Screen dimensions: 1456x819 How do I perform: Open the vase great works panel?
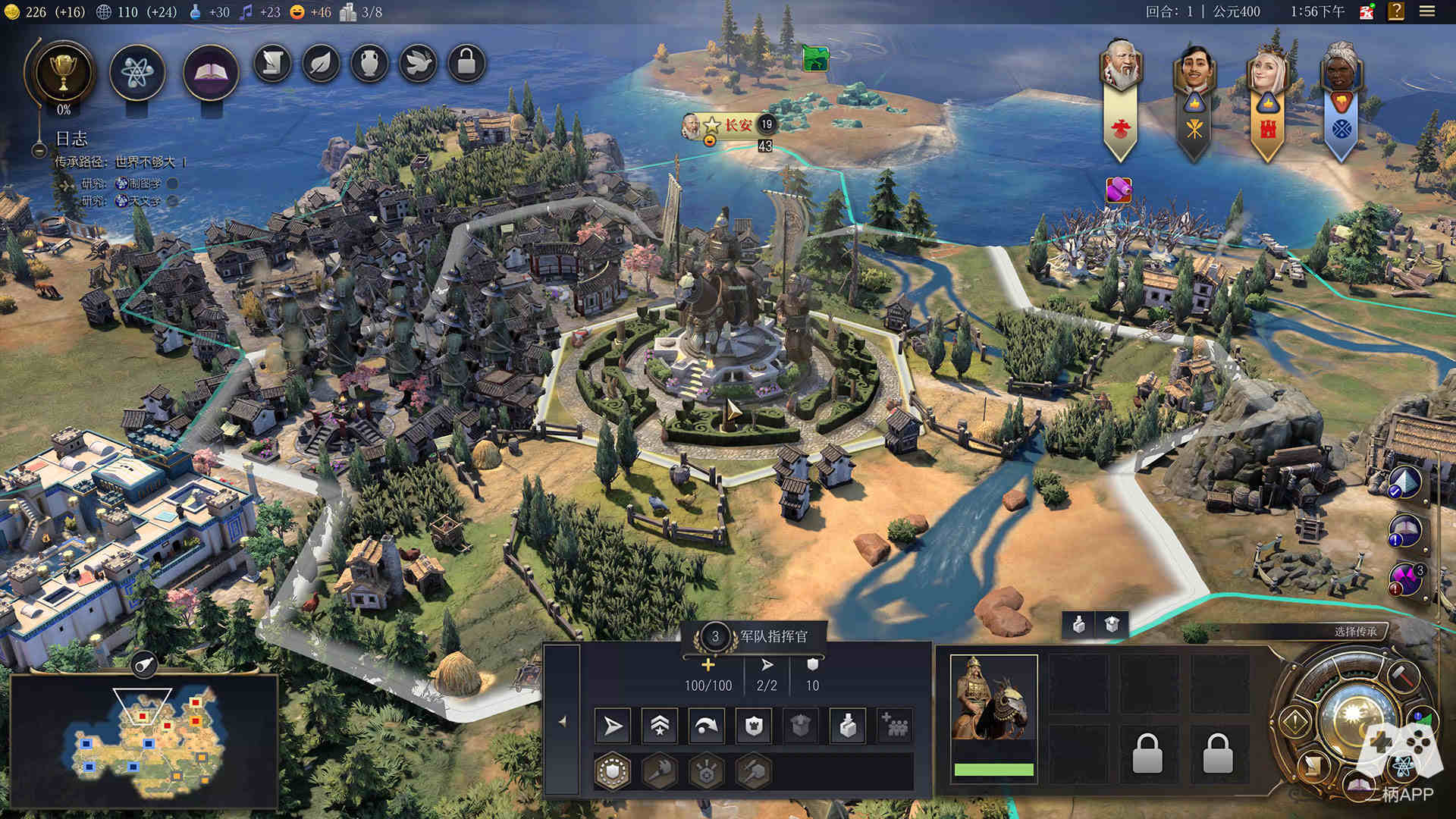pos(369,64)
